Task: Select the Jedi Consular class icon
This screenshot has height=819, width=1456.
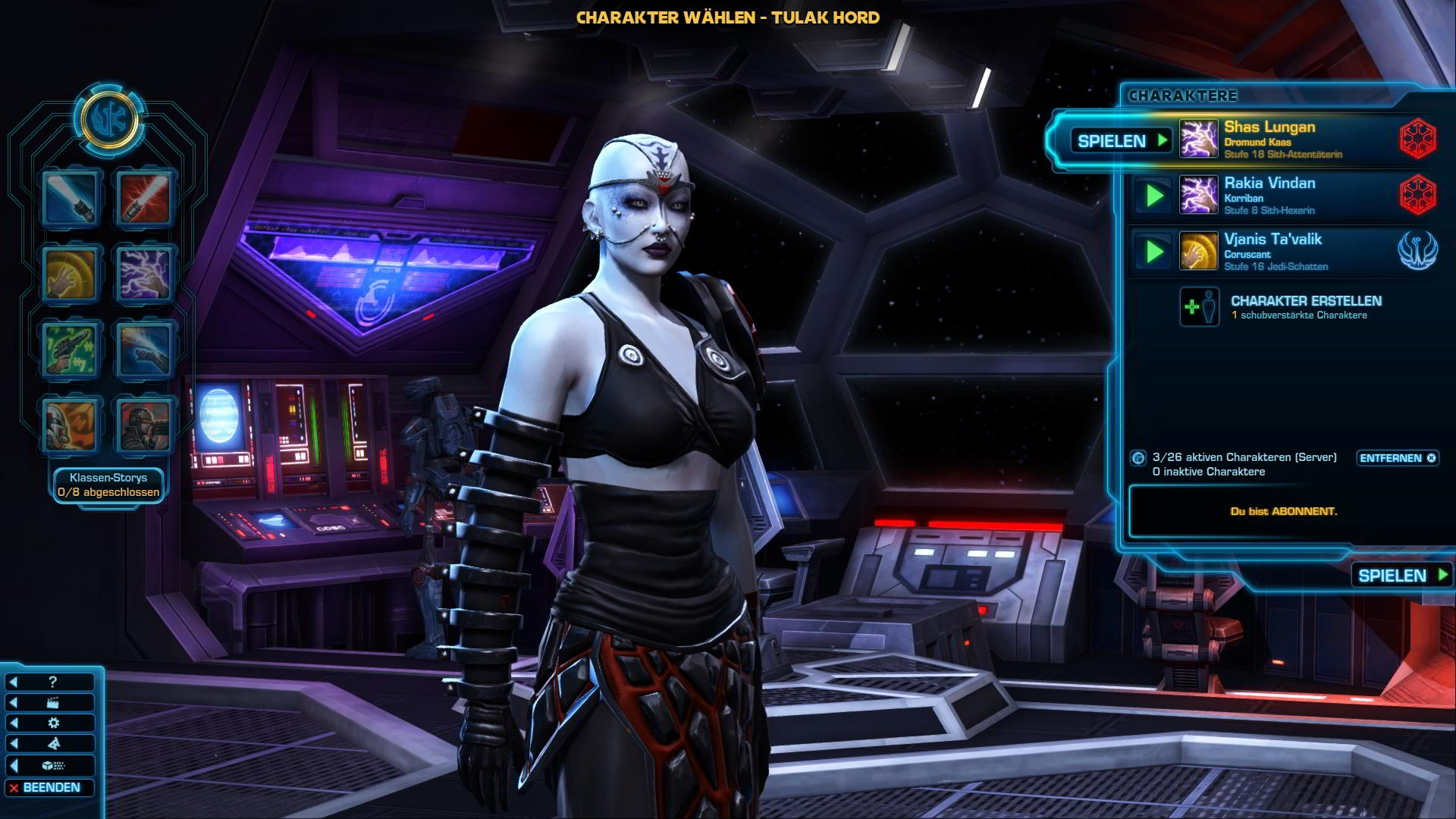Action: [x=71, y=274]
